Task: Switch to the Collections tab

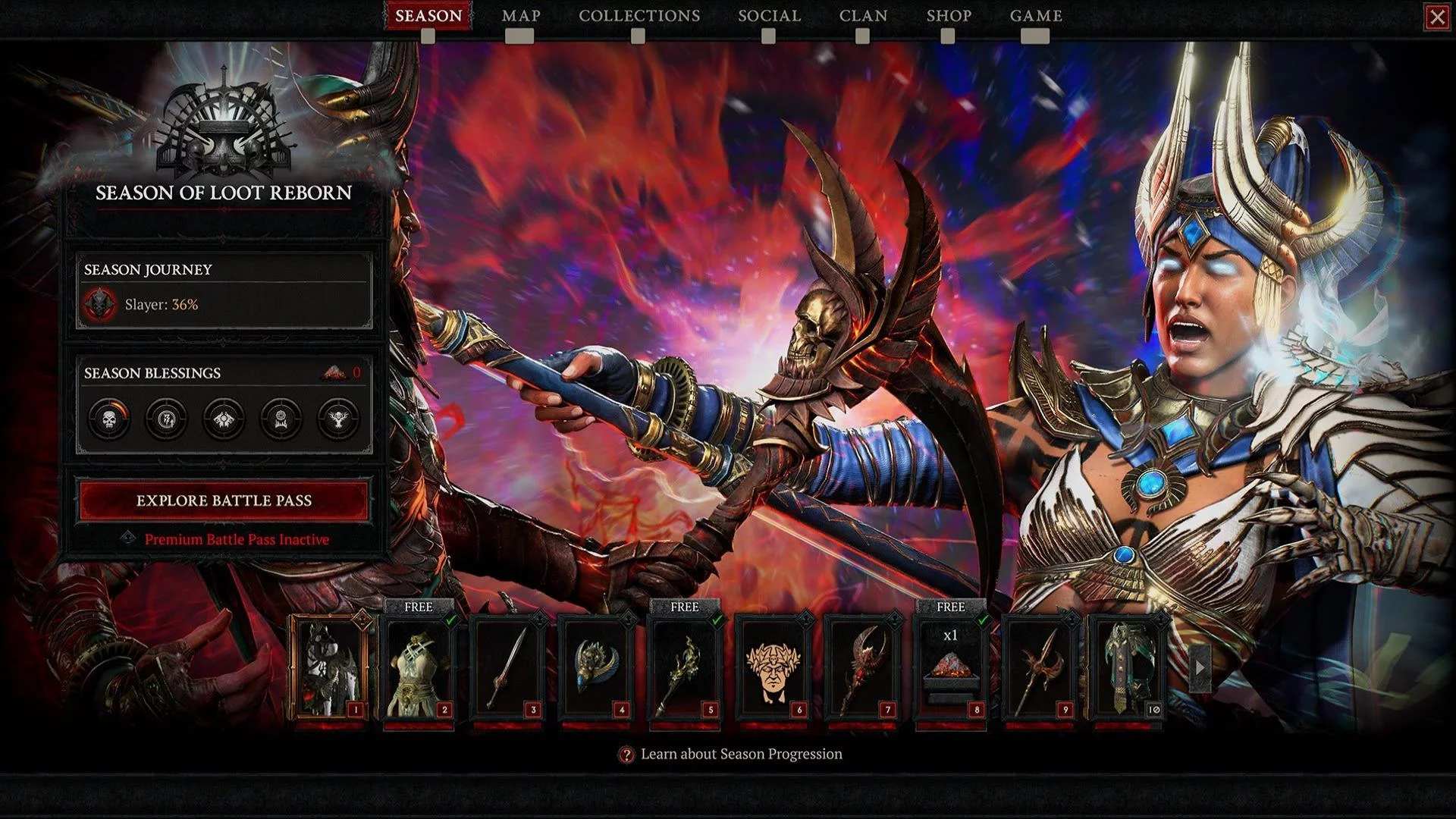Action: (x=639, y=16)
